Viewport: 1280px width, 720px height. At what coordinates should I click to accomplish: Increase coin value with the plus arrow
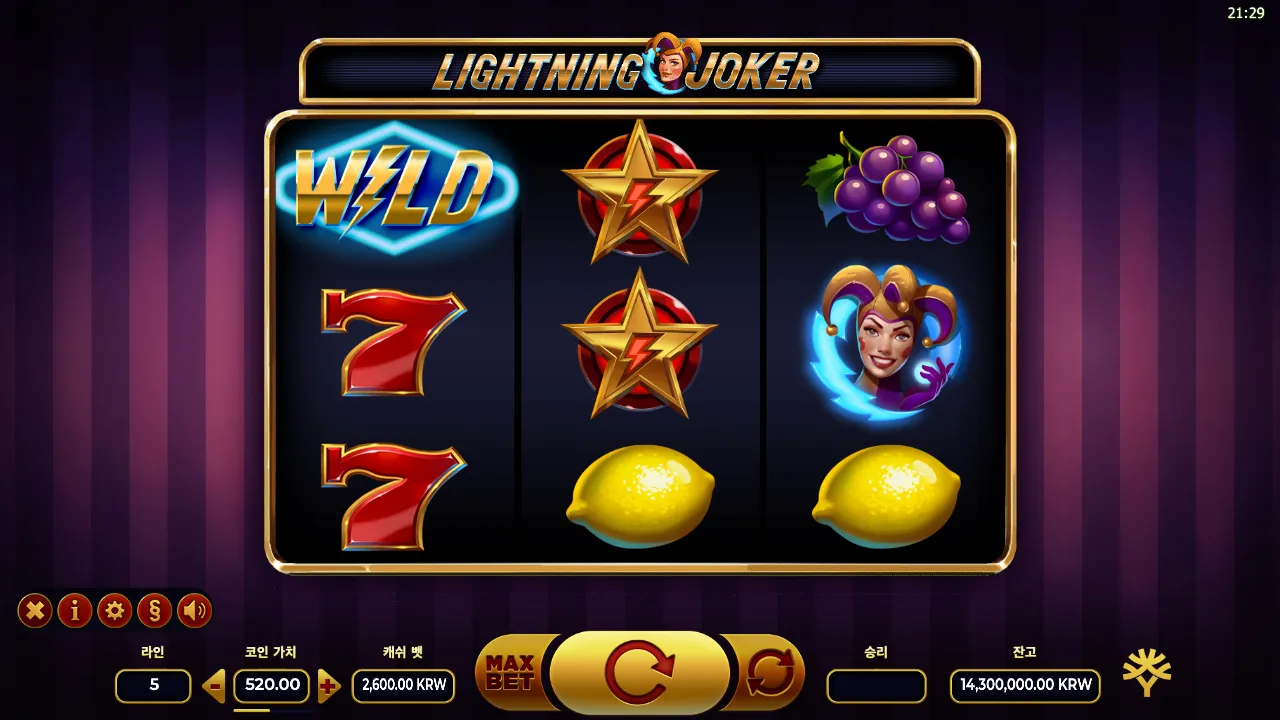click(x=329, y=687)
